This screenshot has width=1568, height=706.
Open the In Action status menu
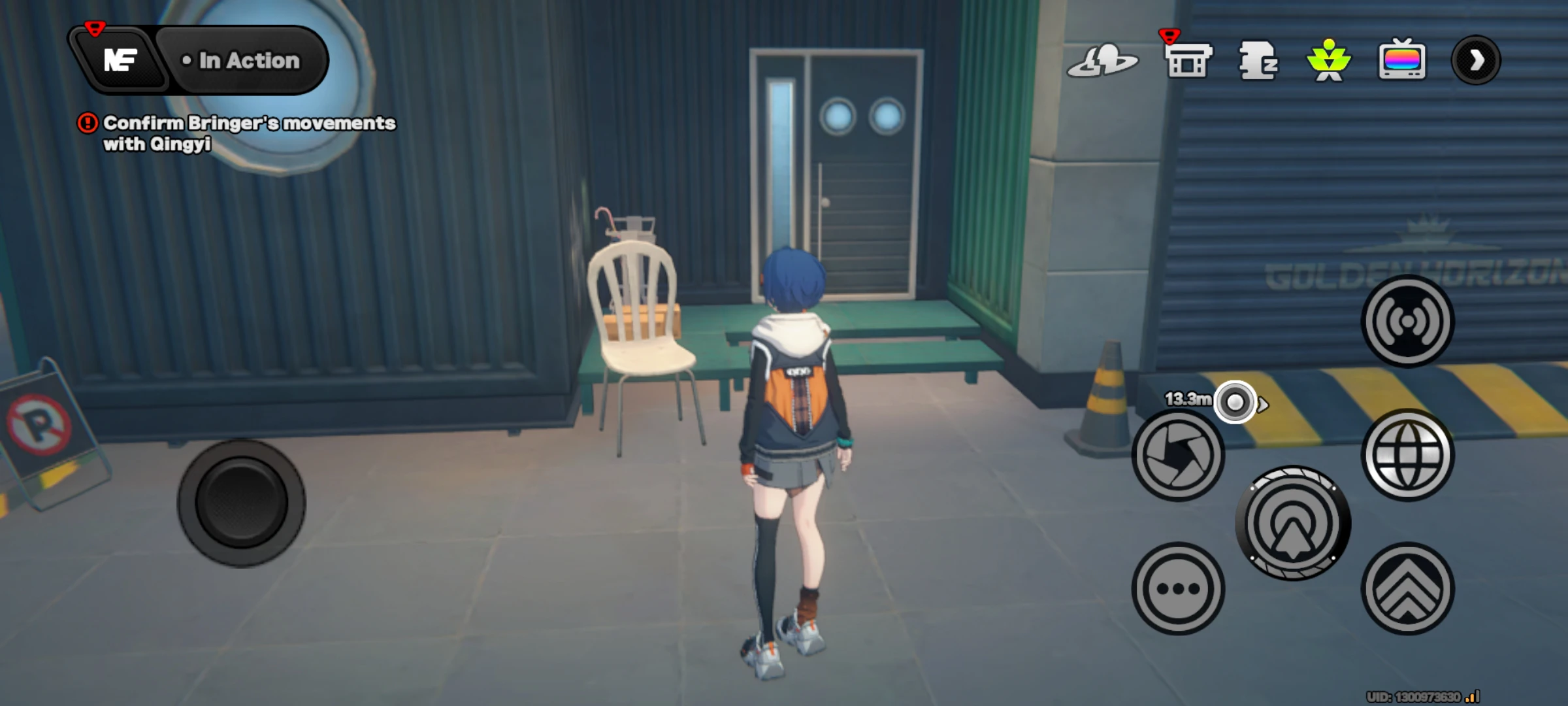point(242,60)
